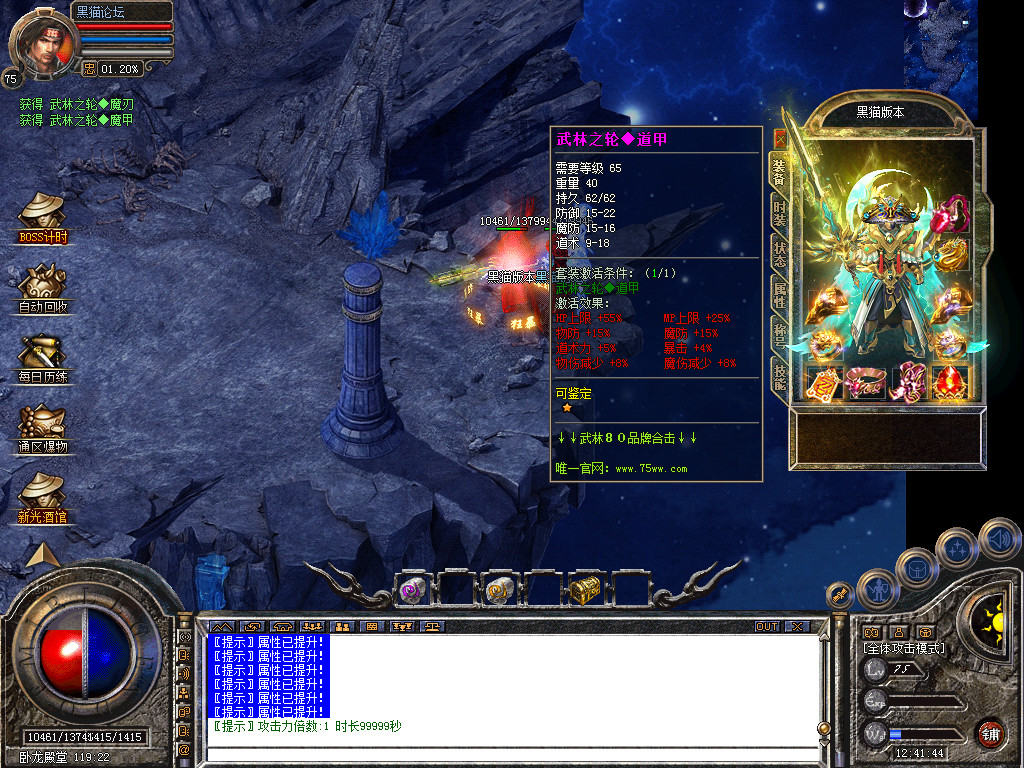The width and height of the screenshot is (1024, 768).
Task: Click the OUT button above chat
Action: (766, 626)
